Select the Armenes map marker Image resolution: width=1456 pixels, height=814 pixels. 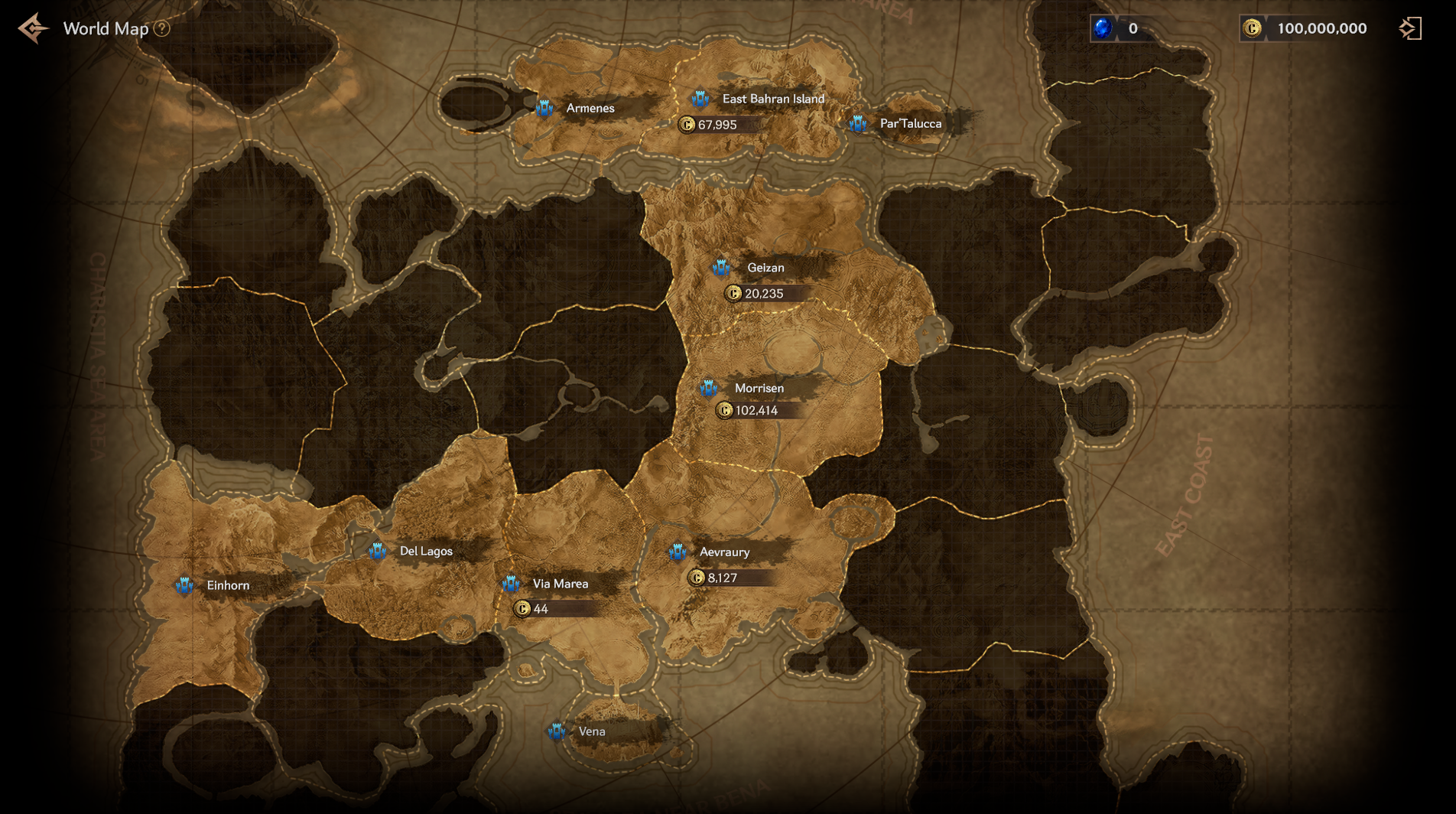(x=544, y=109)
